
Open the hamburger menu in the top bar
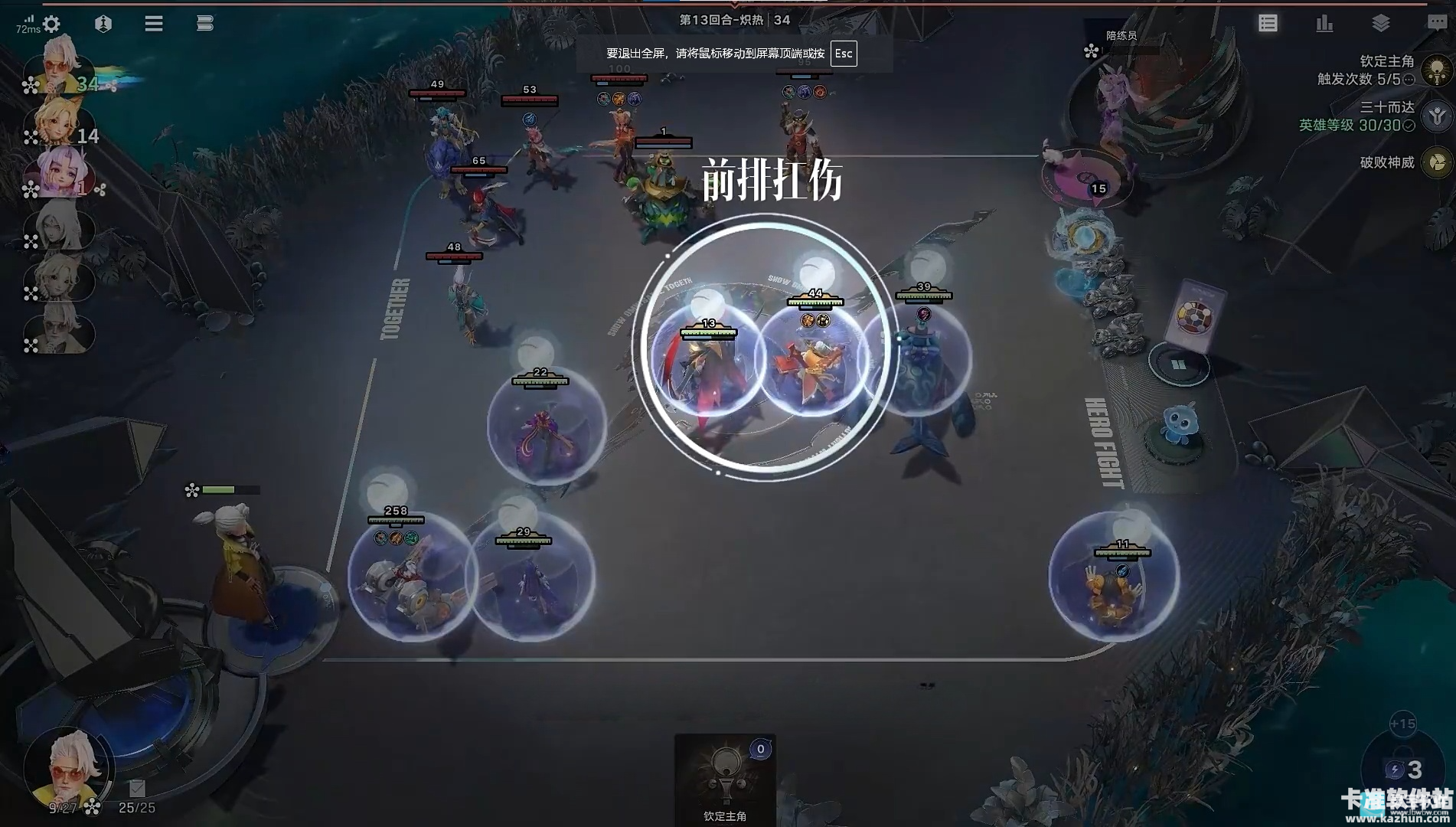[x=153, y=24]
